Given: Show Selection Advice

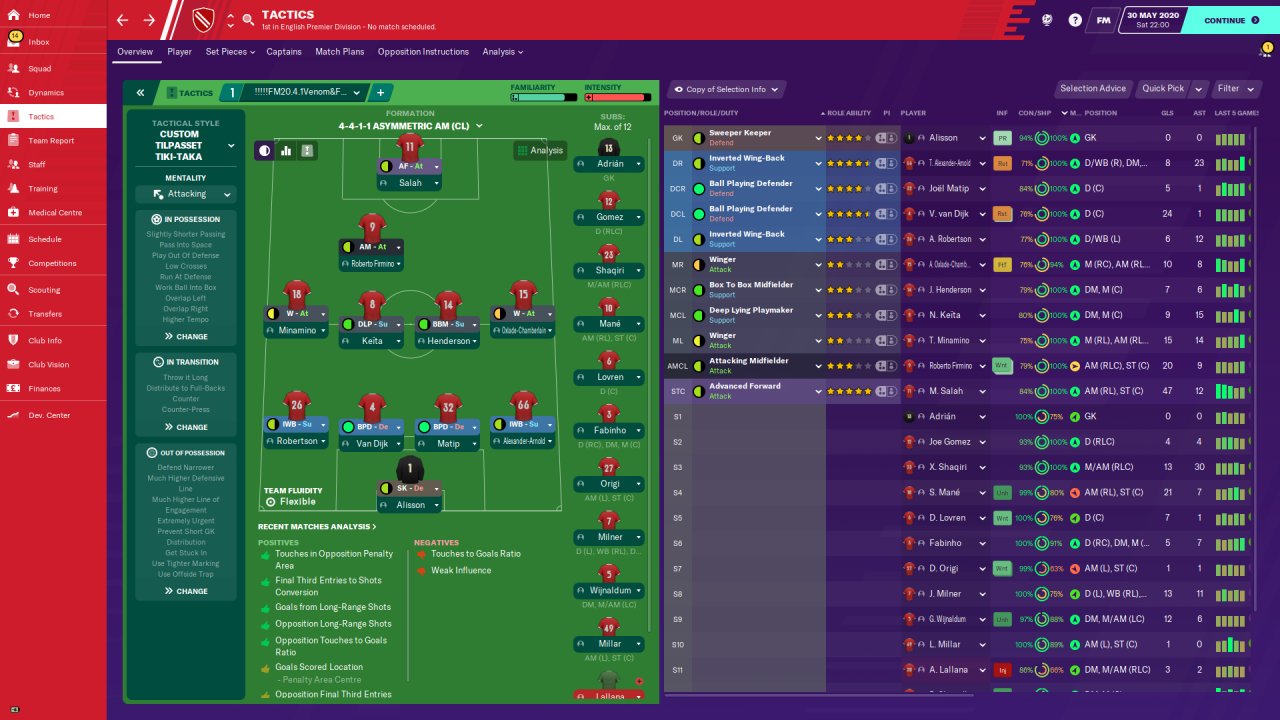Looking at the screenshot, I should (x=1093, y=89).
